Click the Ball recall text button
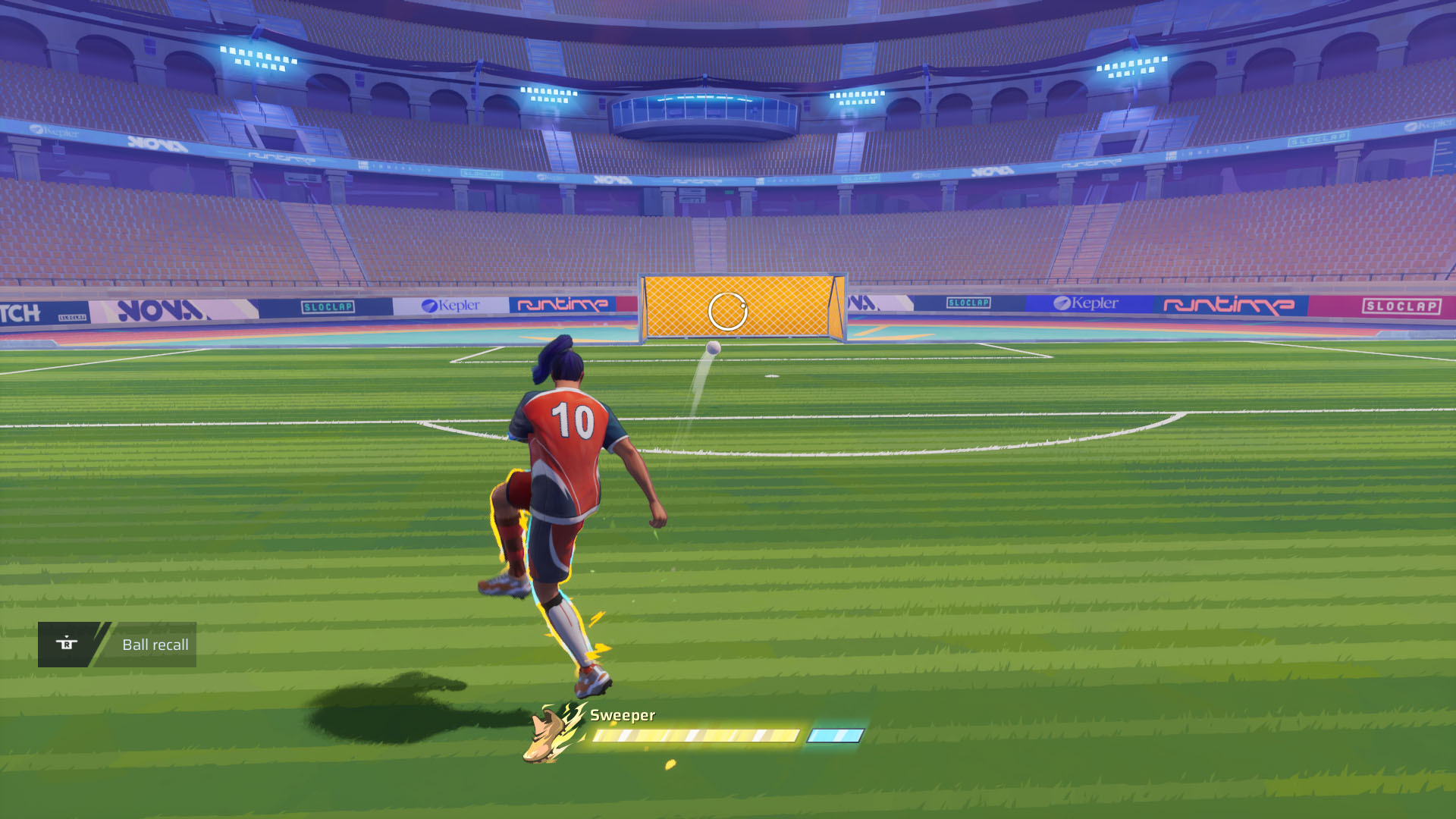 pyautogui.click(x=155, y=645)
